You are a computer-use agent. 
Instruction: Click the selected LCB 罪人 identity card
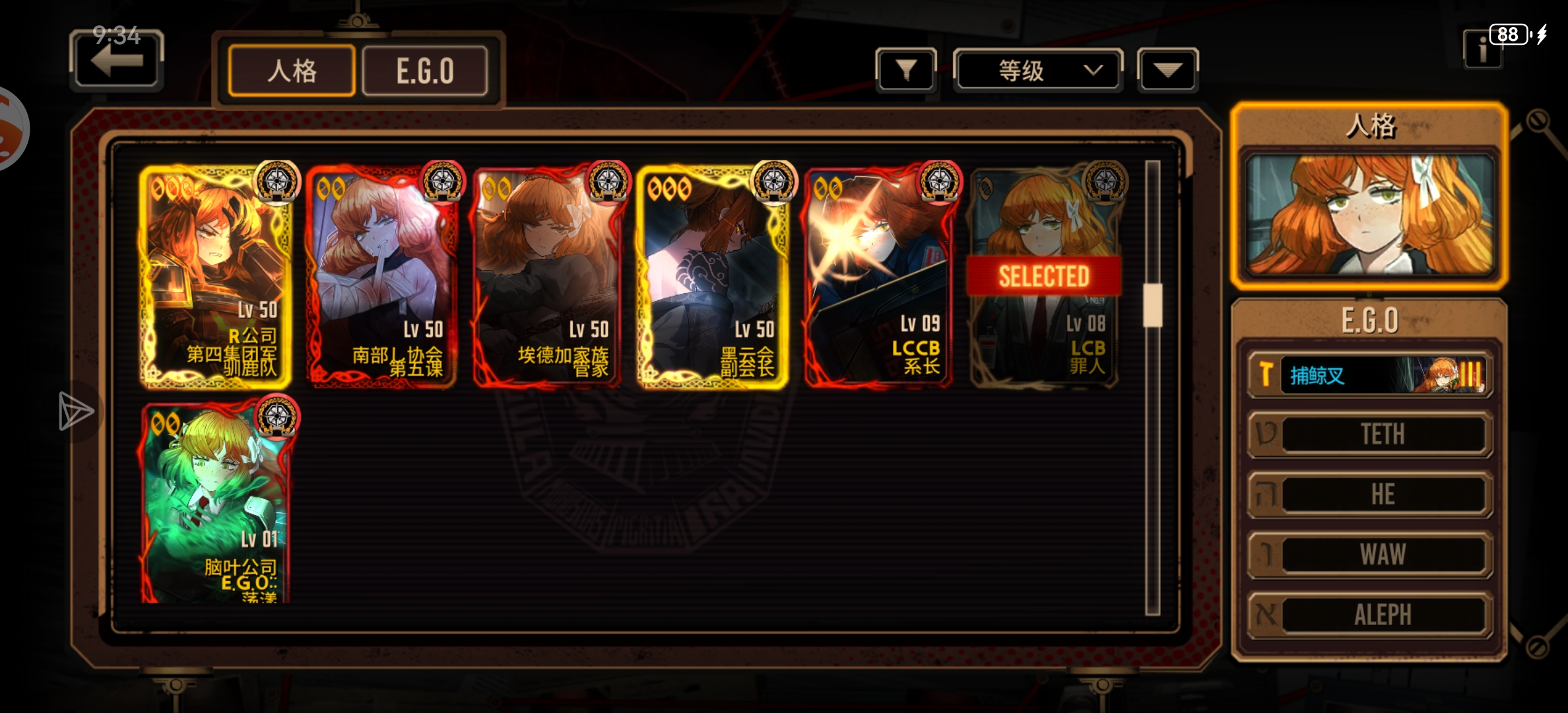[x=1044, y=277]
